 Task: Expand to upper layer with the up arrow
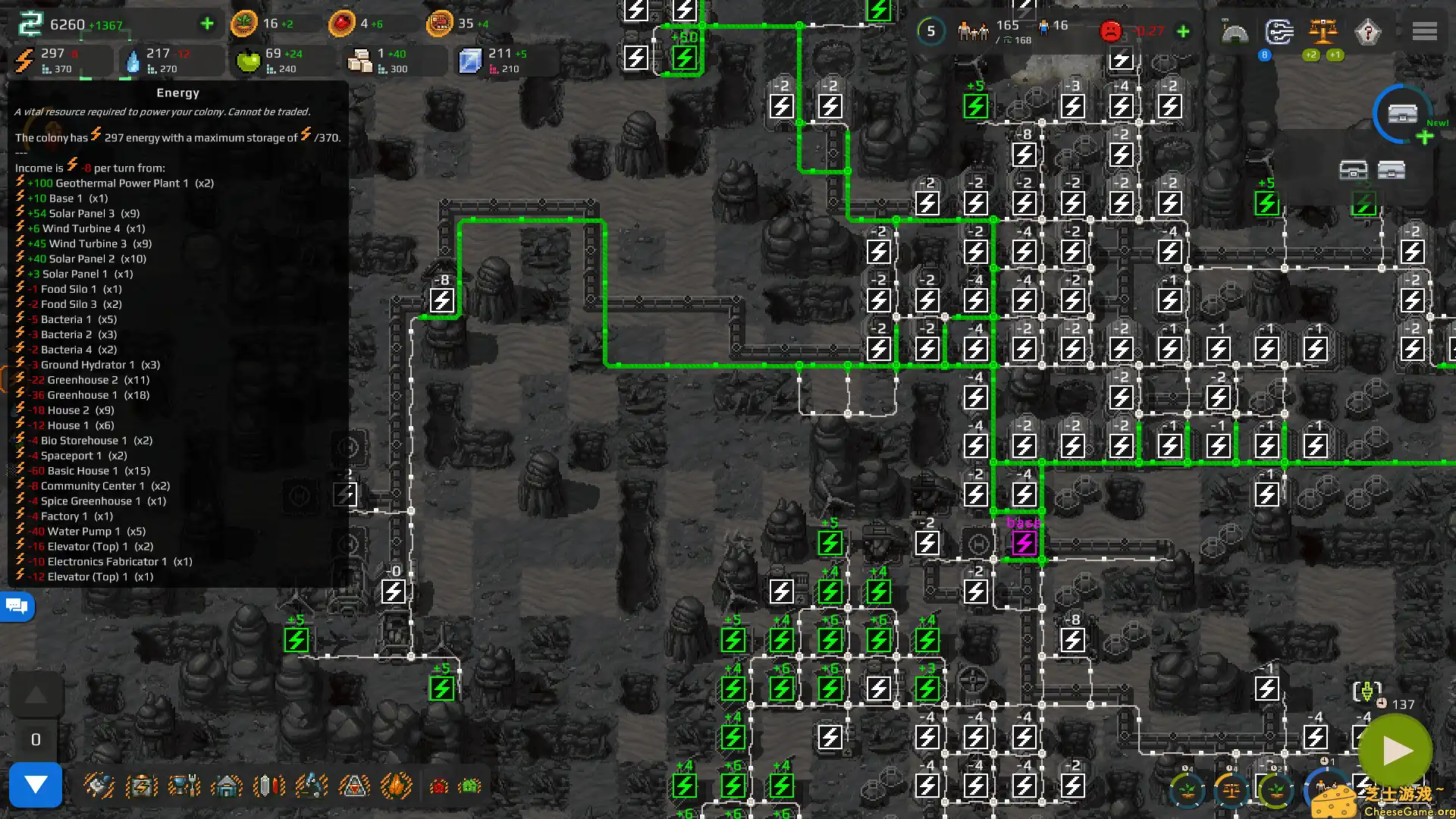point(34,692)
